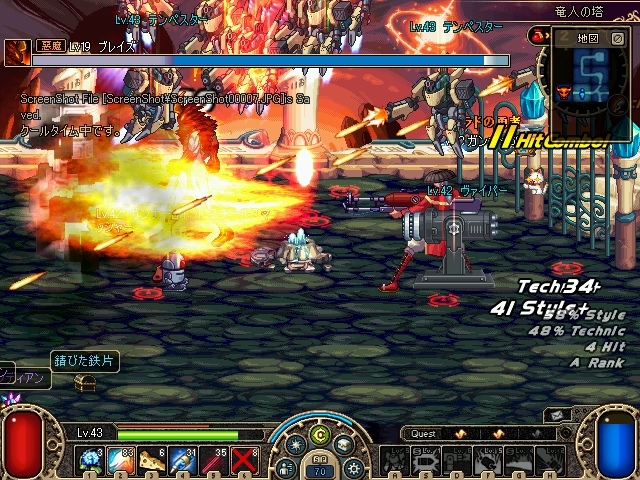This screenshot has height=480, width=640.
Task: Use the blue potion vial with count 31
Action: coord(183,460)
